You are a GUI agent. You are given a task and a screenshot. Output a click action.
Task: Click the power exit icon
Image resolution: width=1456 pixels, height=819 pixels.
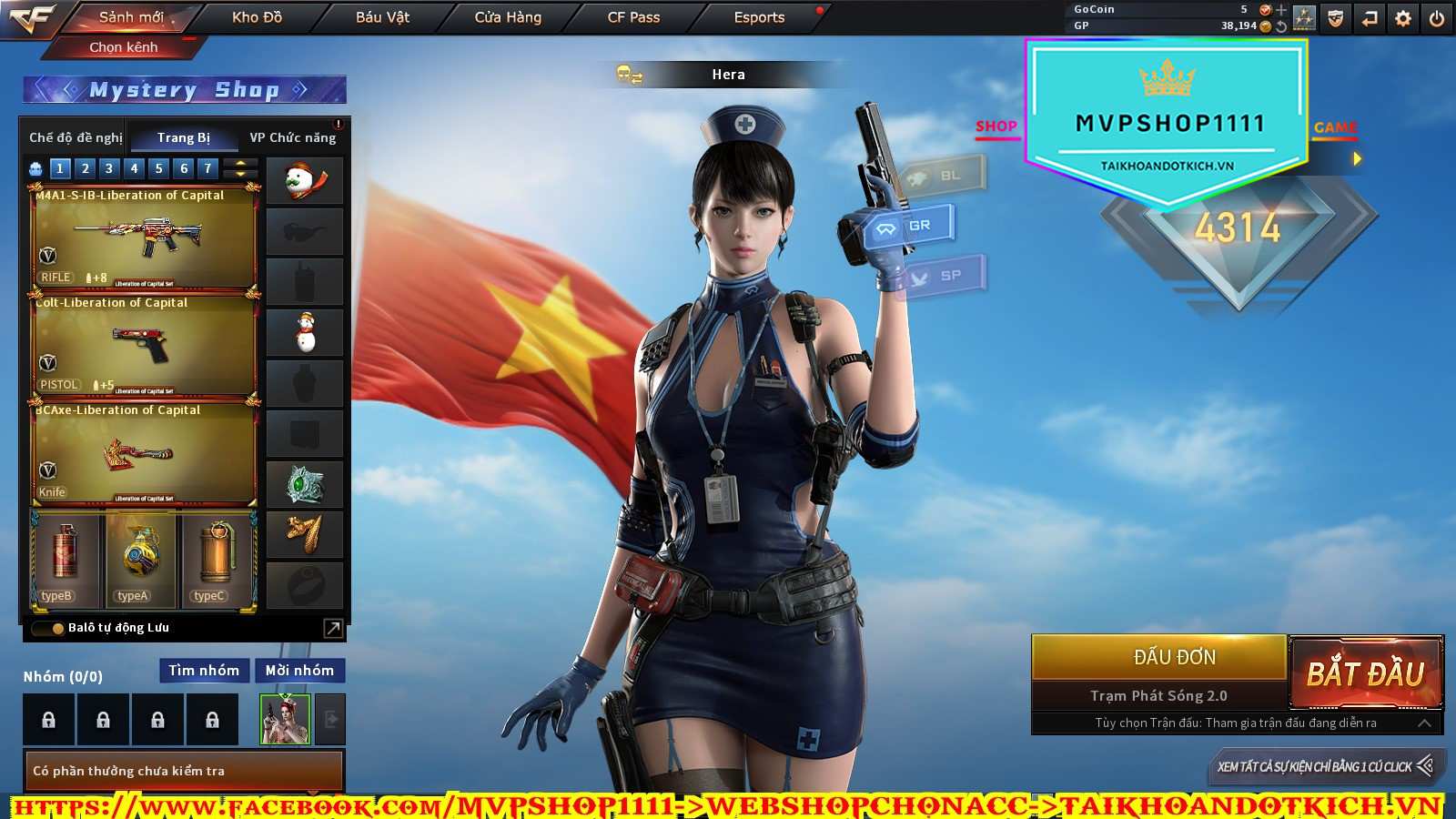[1437, 18]
